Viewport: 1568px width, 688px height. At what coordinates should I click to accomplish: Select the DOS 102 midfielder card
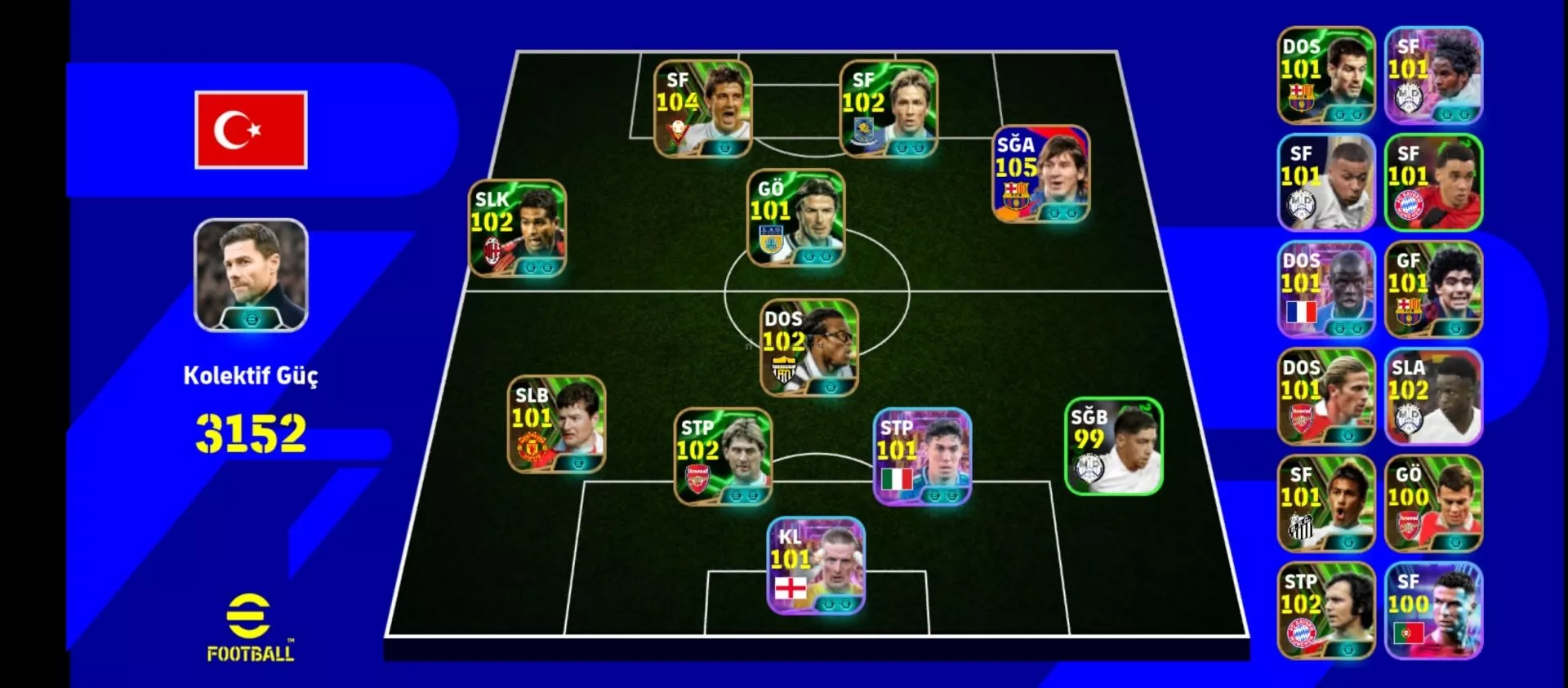pyautogui.click(x=808, y=348)
